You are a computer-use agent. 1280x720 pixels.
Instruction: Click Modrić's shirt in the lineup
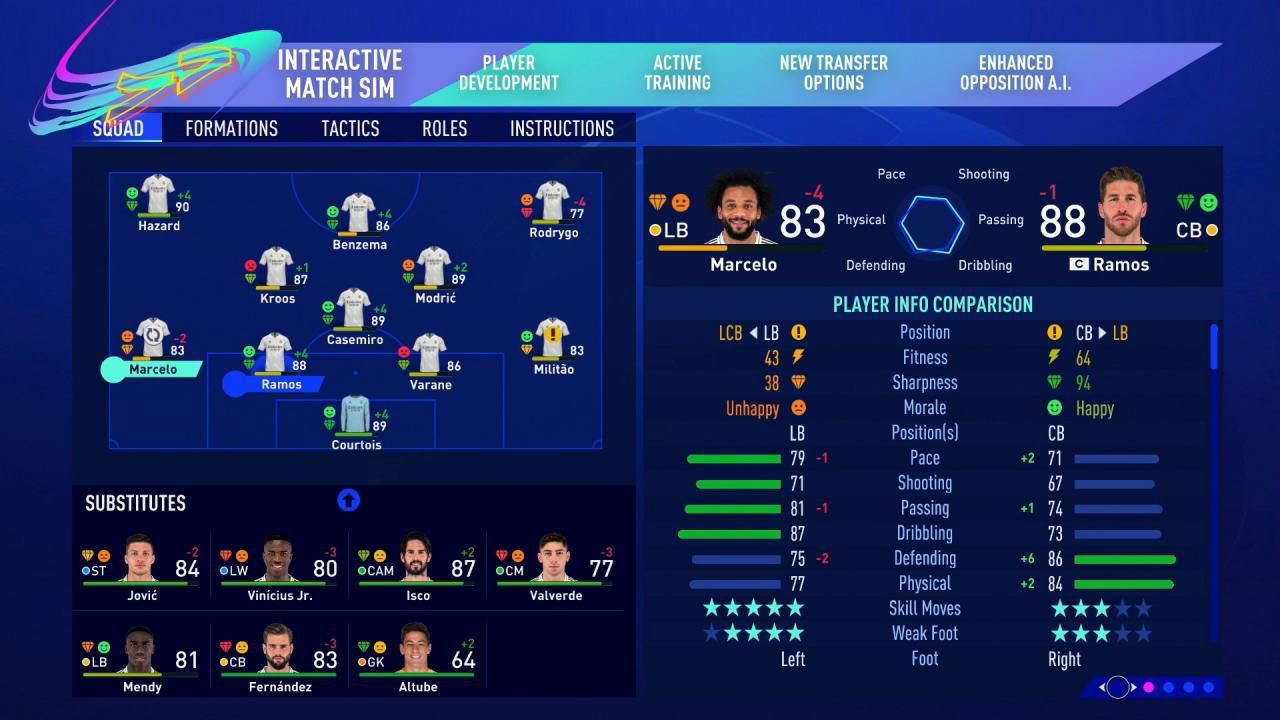click(434, 268)
